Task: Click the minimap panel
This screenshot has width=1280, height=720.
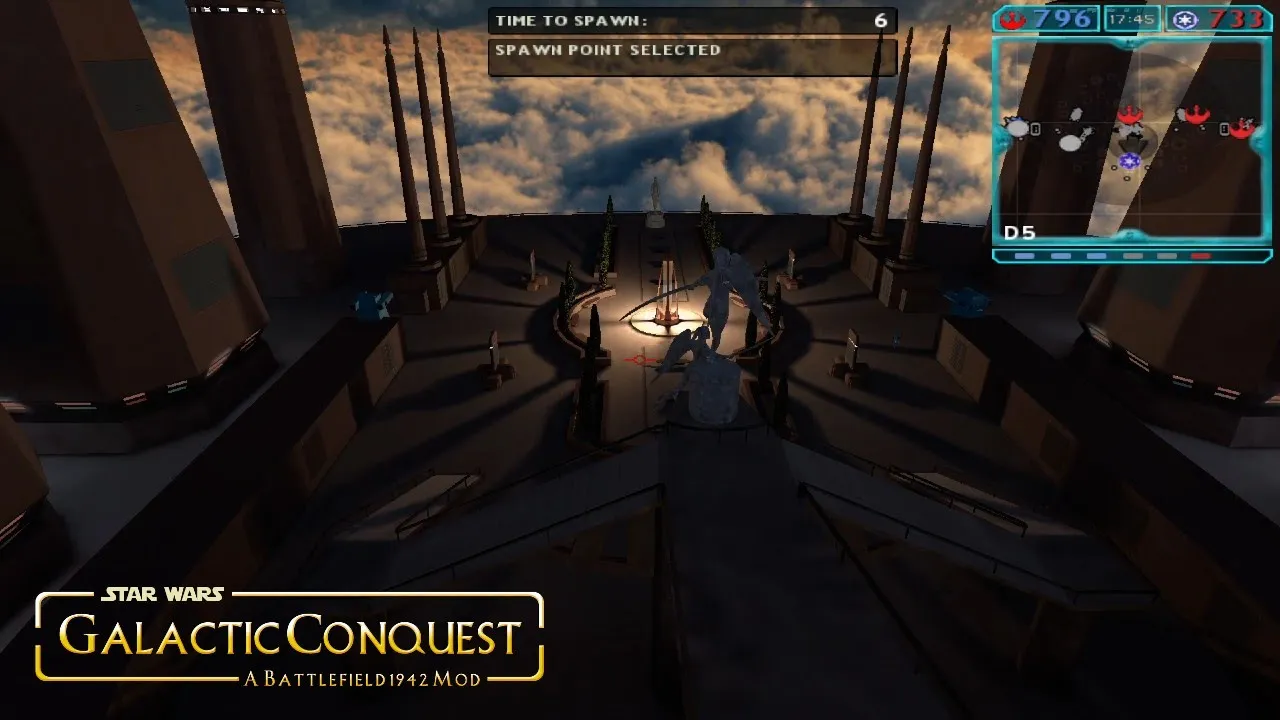Action: click(1132, 140)
